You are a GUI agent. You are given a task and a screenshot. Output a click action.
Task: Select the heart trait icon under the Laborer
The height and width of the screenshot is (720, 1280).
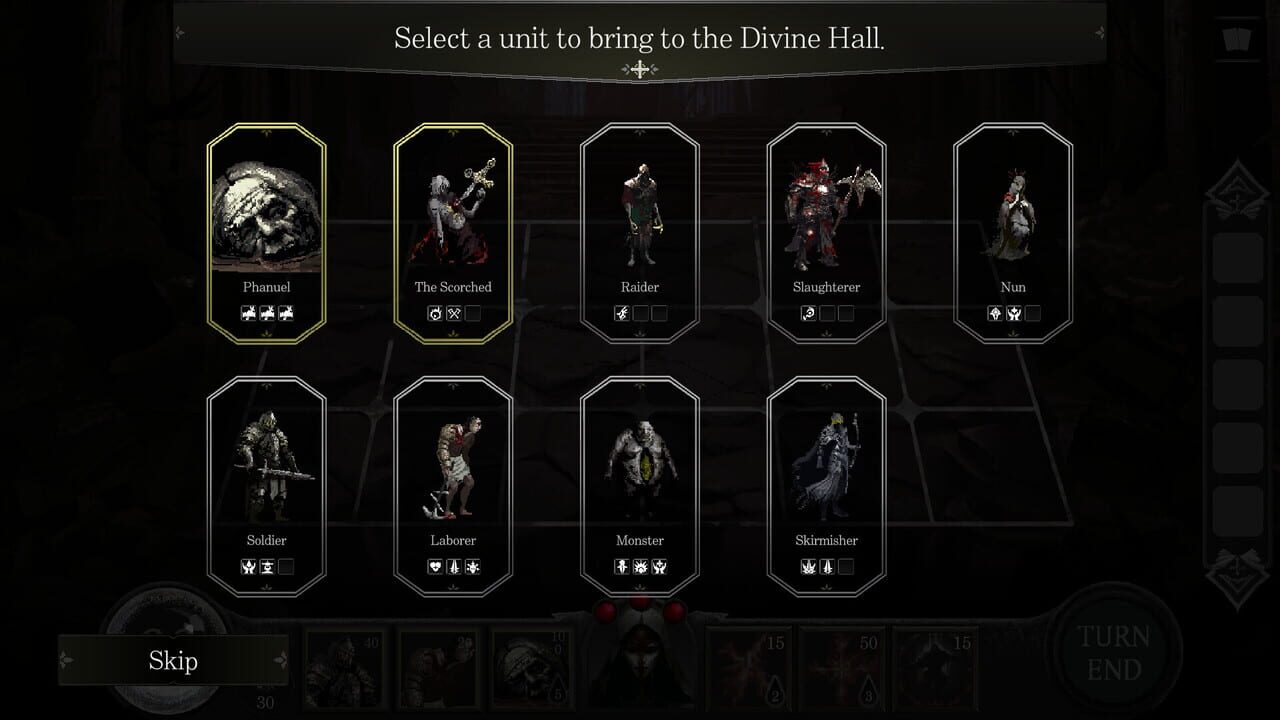tap(434, 567)
